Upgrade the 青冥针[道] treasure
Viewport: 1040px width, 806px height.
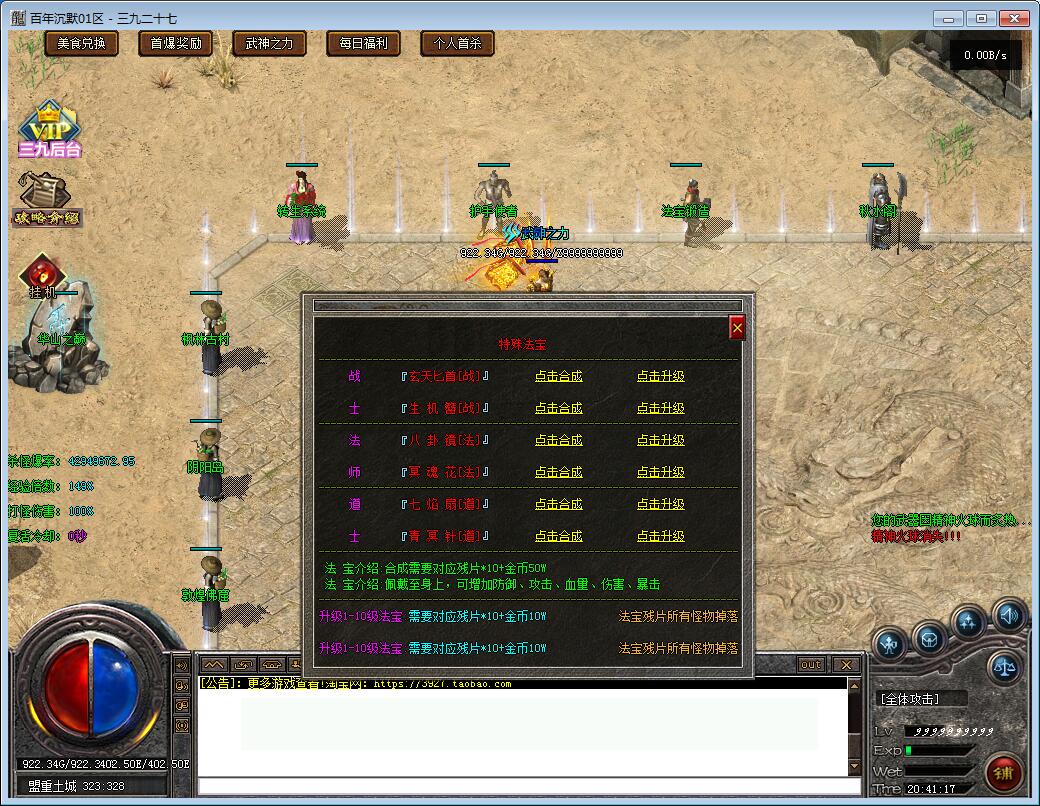pyautogui.click(x=661, y=536)
